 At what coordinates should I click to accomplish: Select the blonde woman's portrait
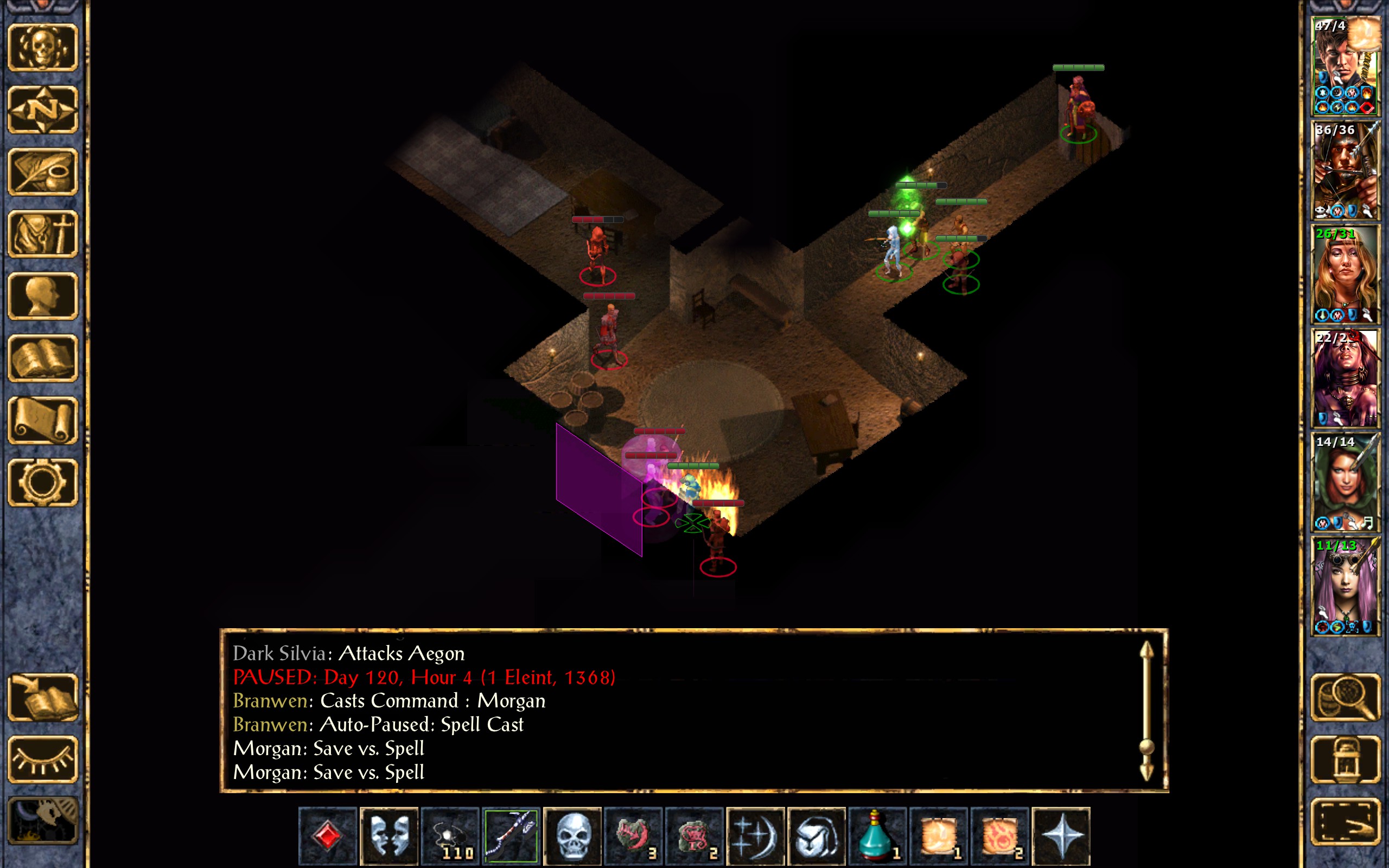1346,275
